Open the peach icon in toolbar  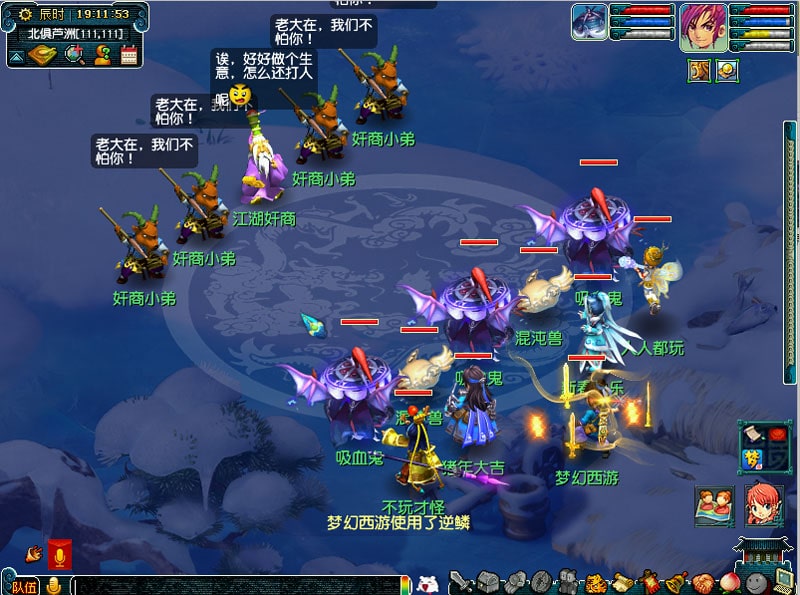[731, 582]
